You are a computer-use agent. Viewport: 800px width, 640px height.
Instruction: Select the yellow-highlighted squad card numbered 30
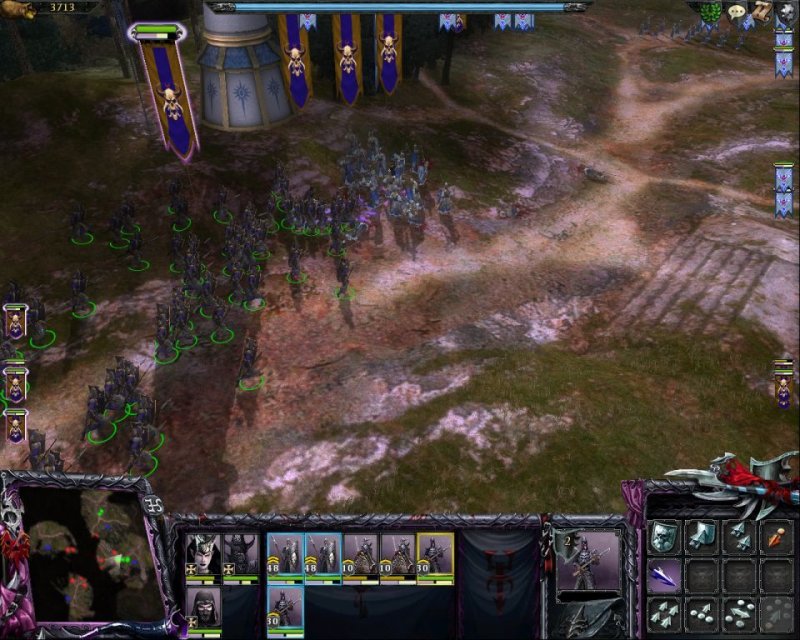pyautogui.click(x=435, y=555)
